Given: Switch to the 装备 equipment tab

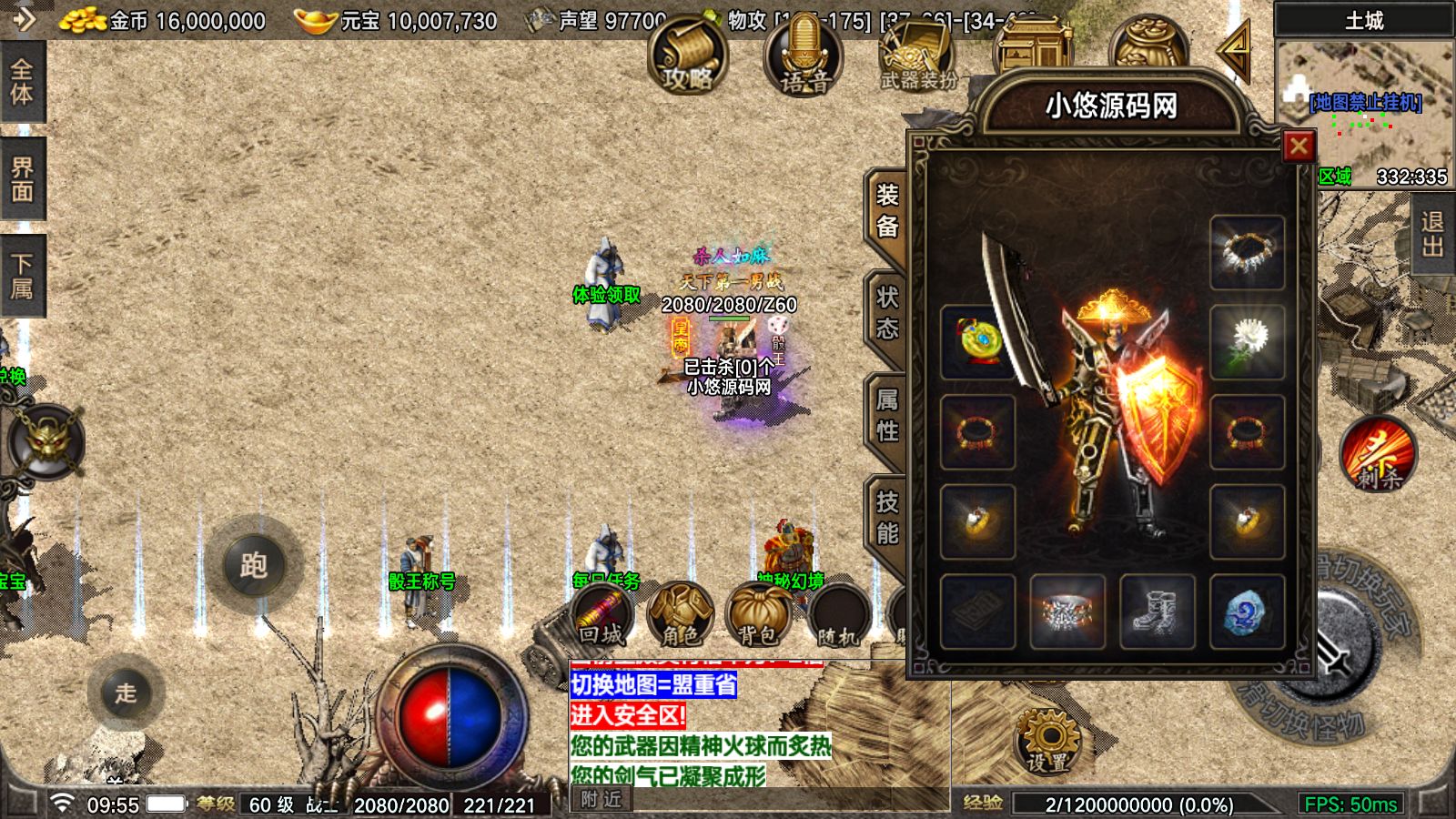Looking at the screenshot, I should (887, 211).
